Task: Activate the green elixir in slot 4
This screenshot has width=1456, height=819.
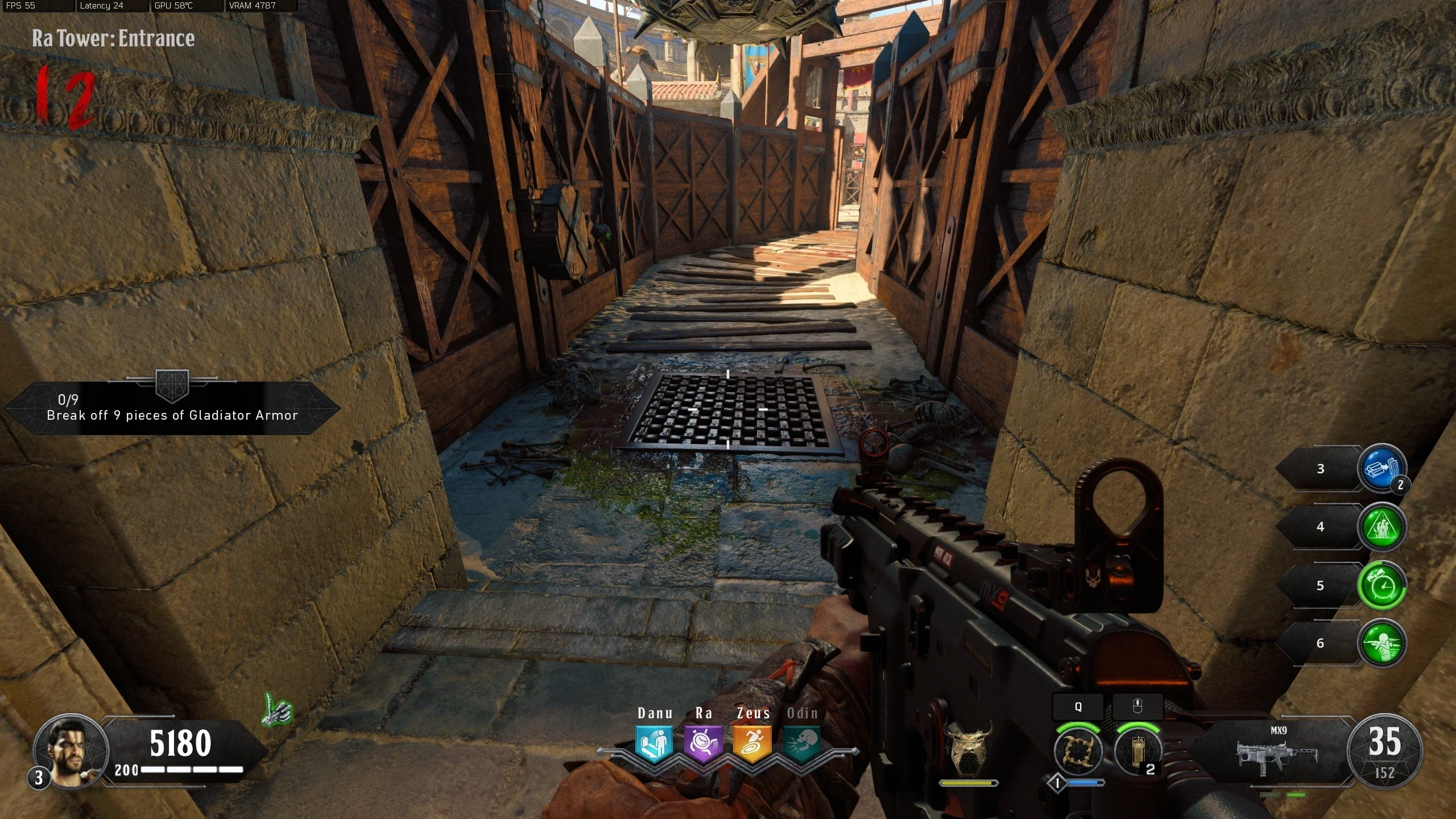Action: coord(1381,527)
